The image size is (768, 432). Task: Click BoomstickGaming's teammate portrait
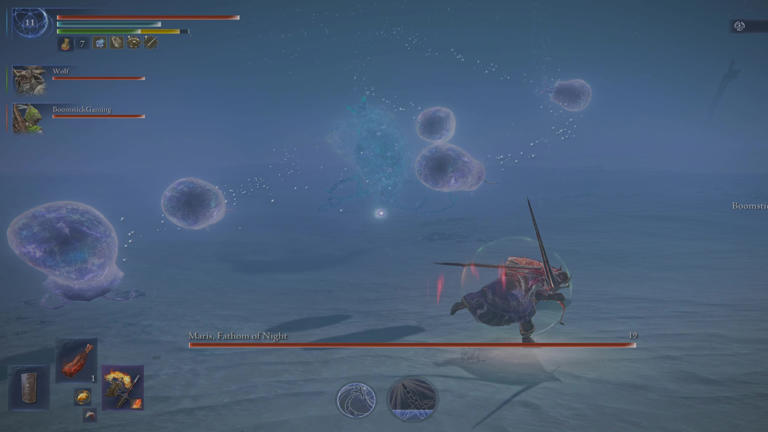(28, 118)
